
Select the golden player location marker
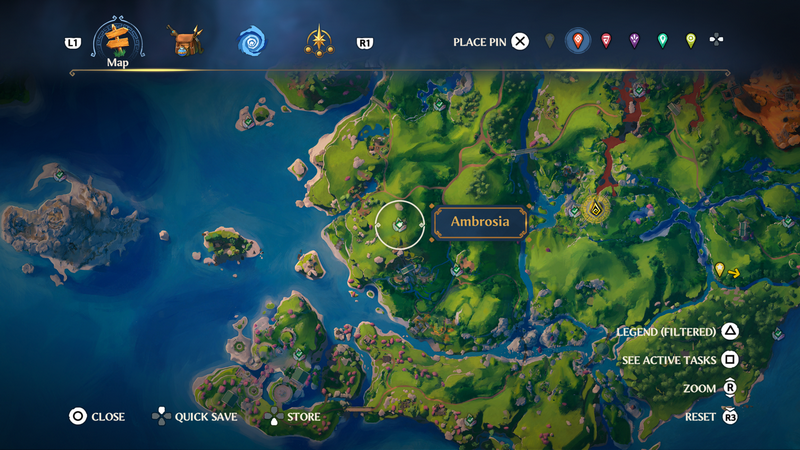(x=597, y=210)
